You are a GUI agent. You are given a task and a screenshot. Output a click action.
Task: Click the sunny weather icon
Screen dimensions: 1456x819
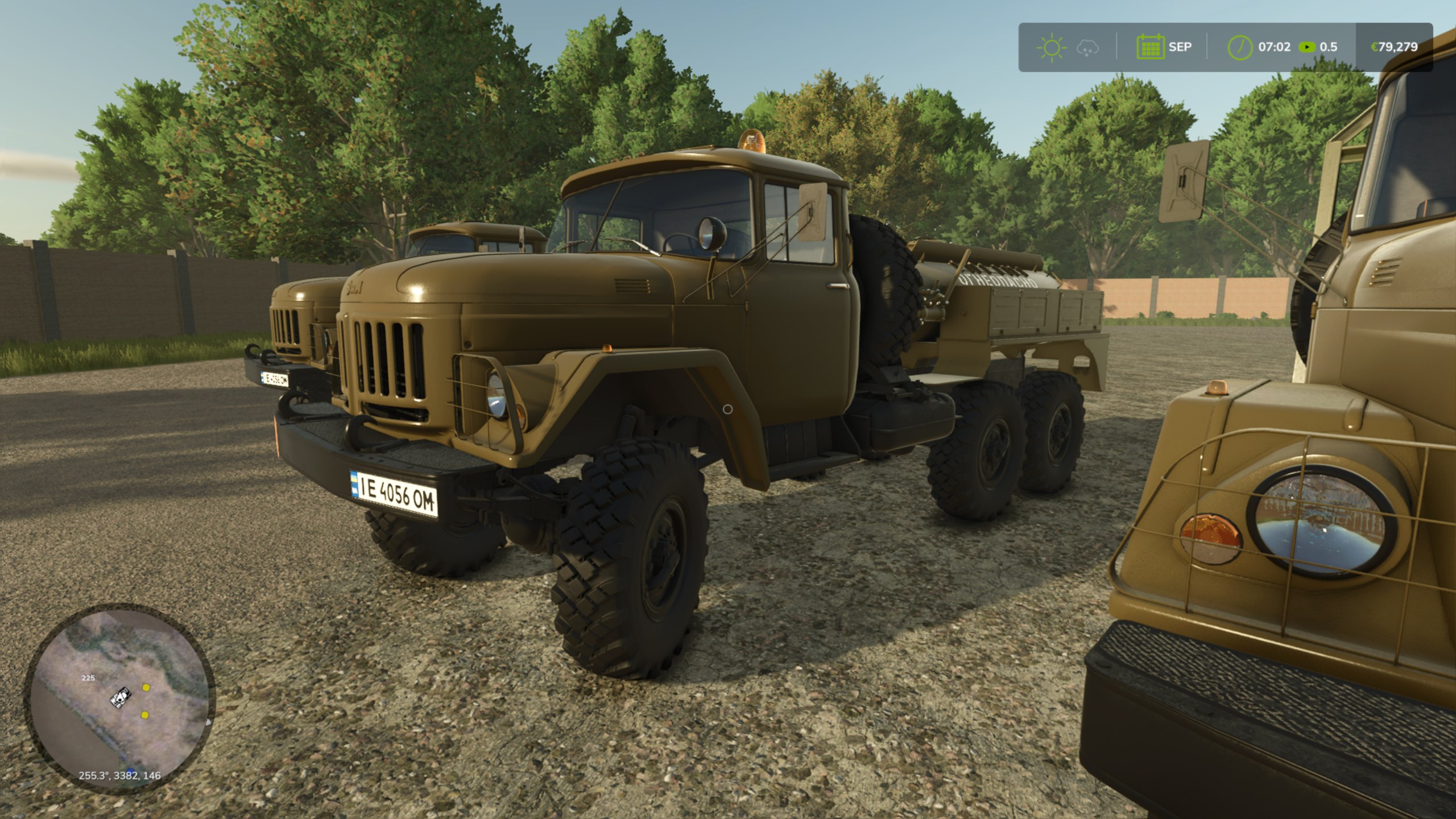click(x=1052, y=47)
